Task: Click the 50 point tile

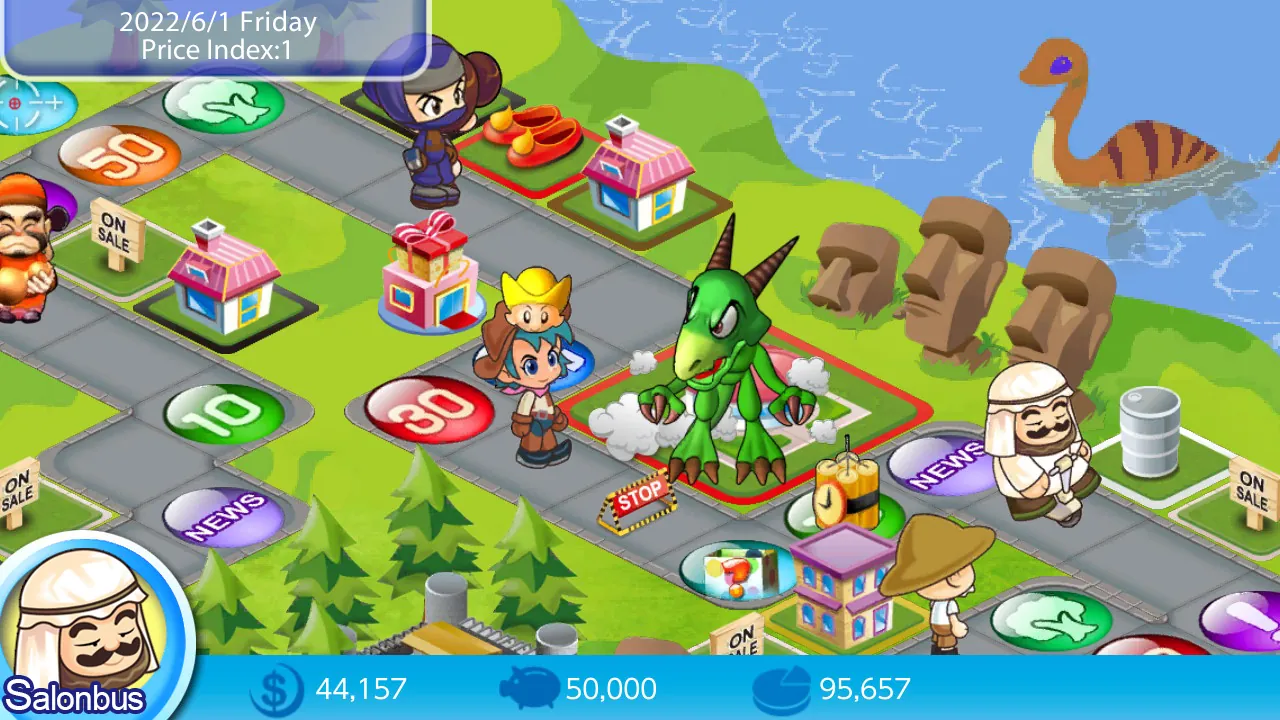Action: [x=113, y=152]
